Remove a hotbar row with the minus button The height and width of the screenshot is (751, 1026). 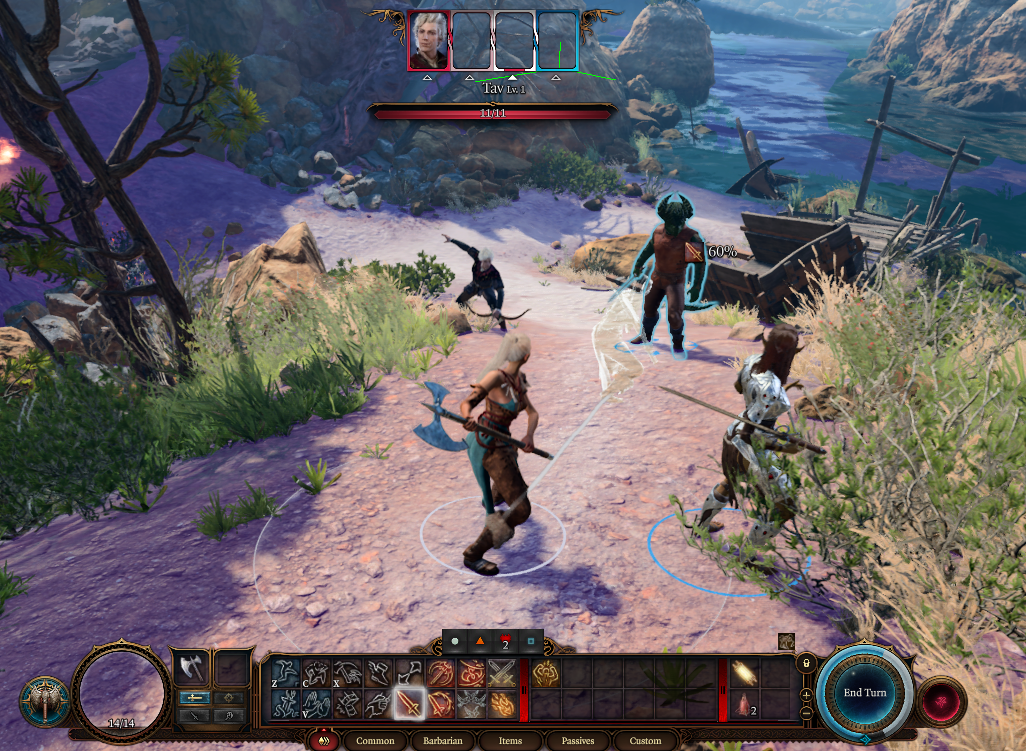(x=806, y=712)
